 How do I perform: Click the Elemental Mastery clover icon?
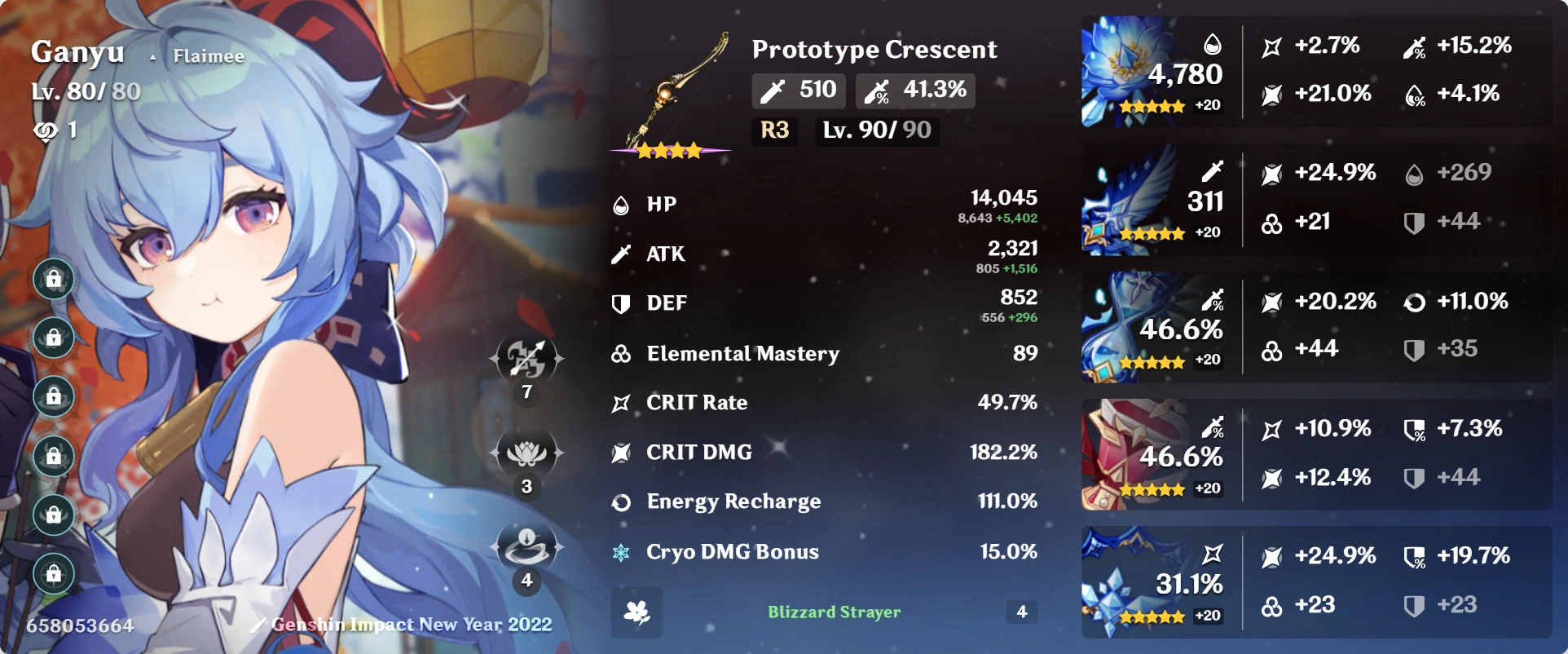(x=621, y=353)
